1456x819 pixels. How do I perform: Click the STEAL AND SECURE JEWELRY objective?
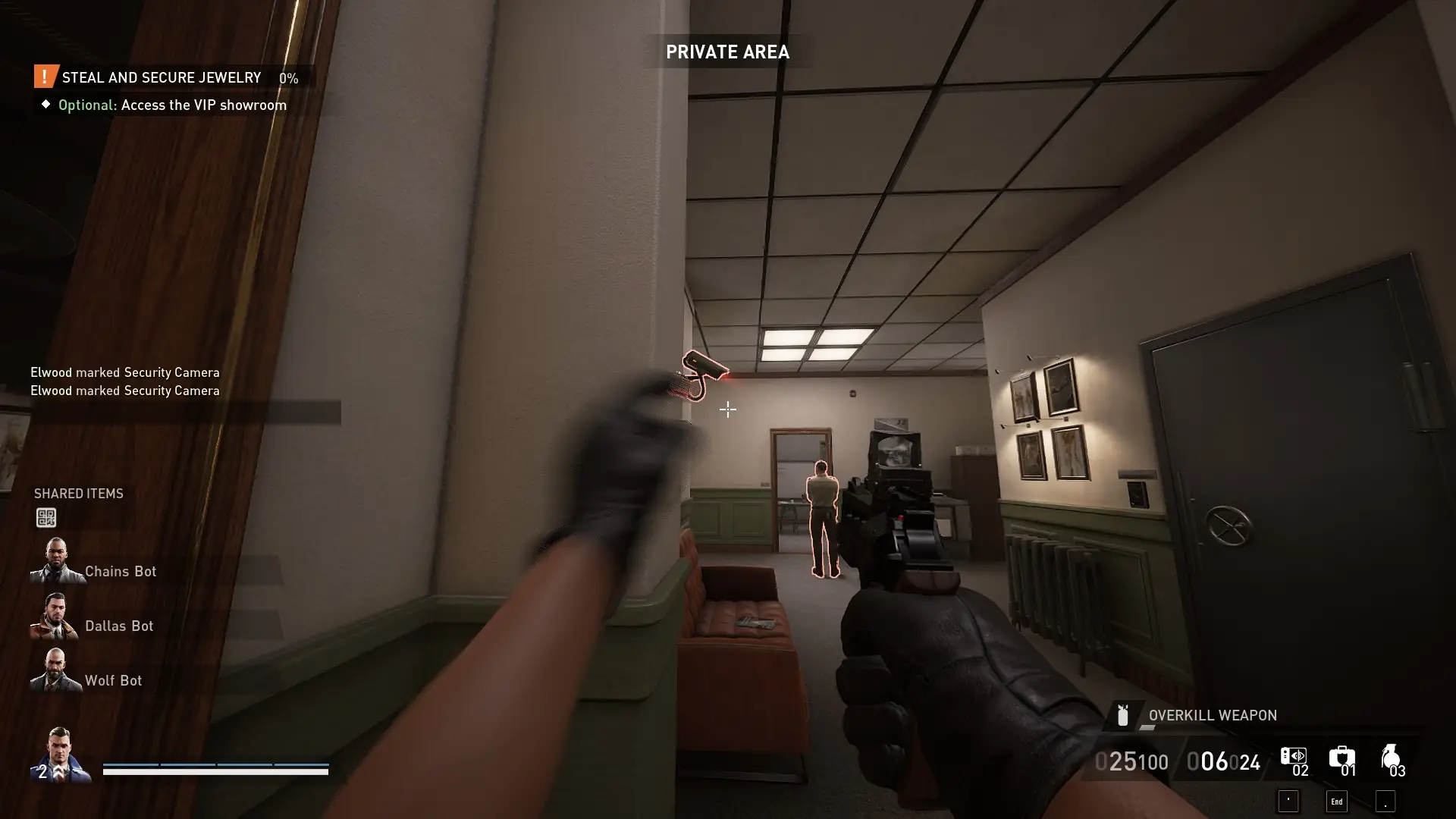(x=162, y=77)
